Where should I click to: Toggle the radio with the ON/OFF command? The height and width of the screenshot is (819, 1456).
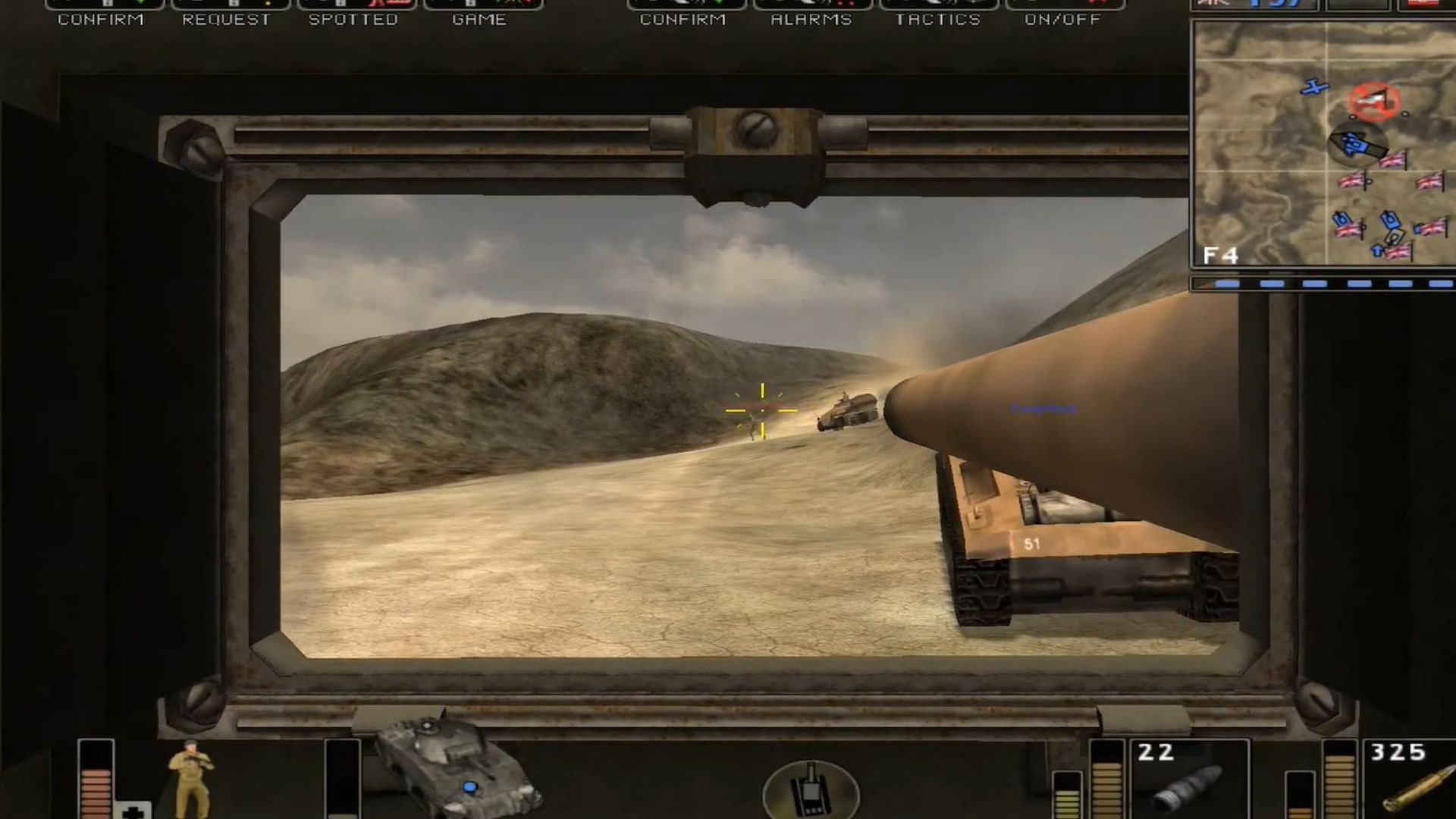[1065, 20]
